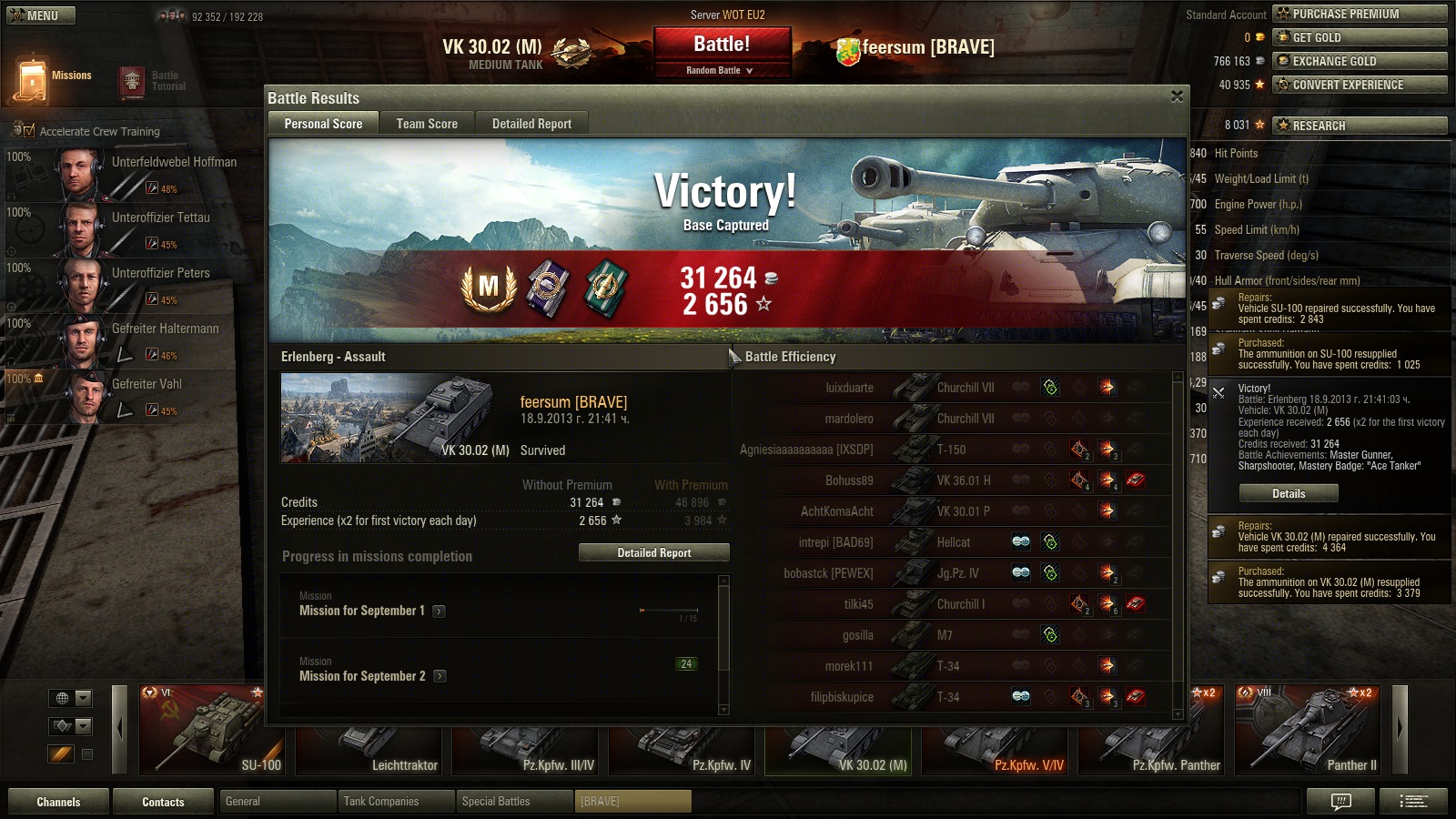Close the Battle Results window
Viewport: 1456px width, 819px height.
1177,96
